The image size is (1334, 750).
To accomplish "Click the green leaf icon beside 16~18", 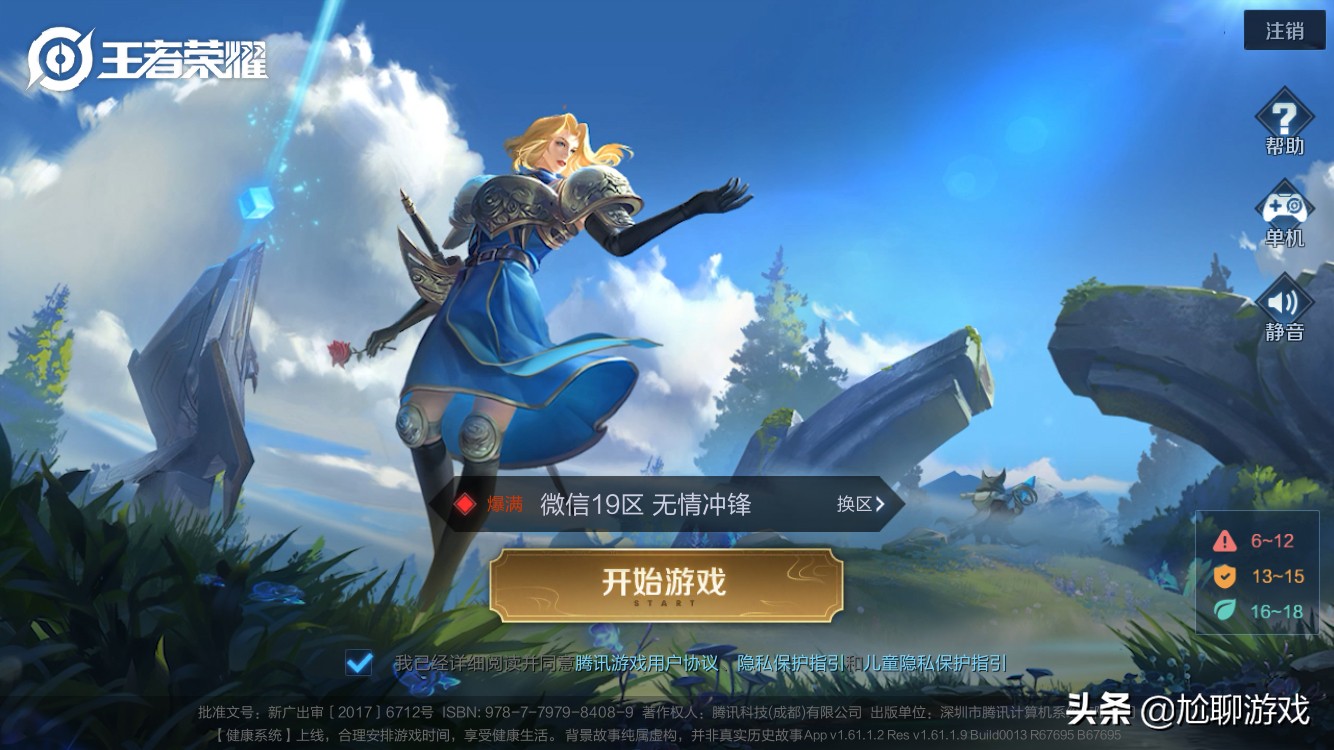I will click(x=1225, y=612).
